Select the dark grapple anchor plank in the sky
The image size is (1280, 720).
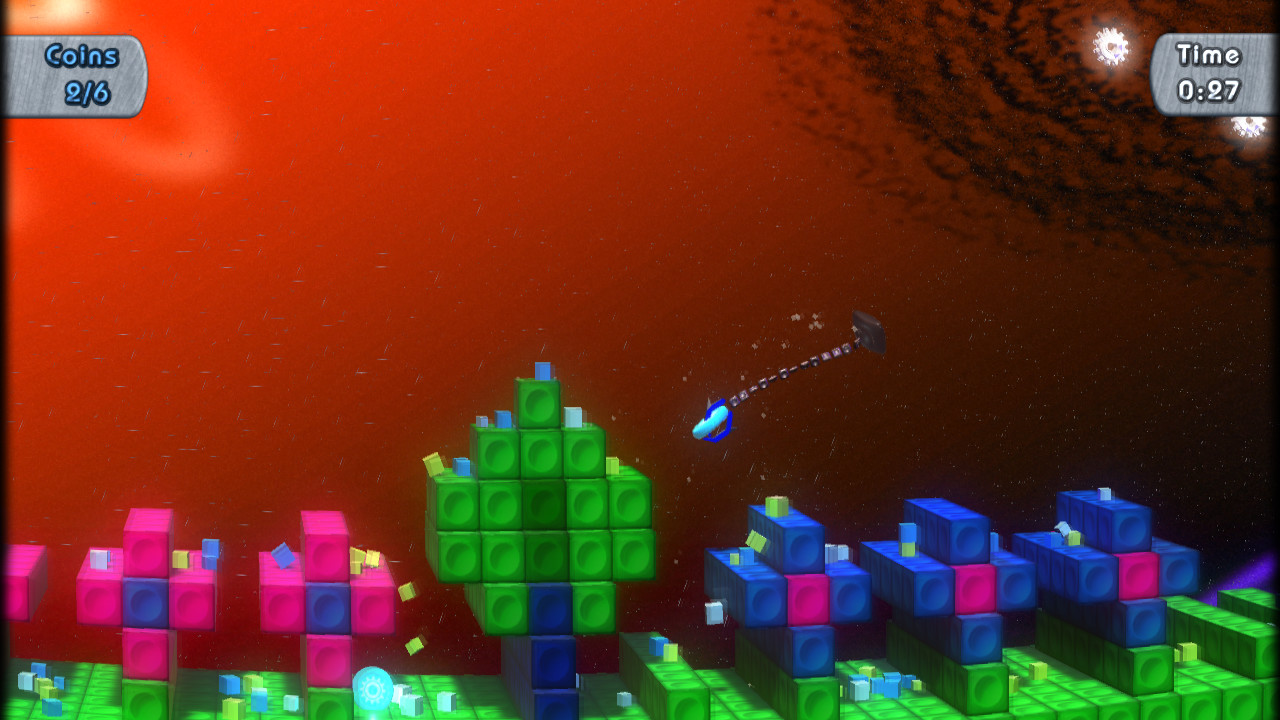pos(868,332)
